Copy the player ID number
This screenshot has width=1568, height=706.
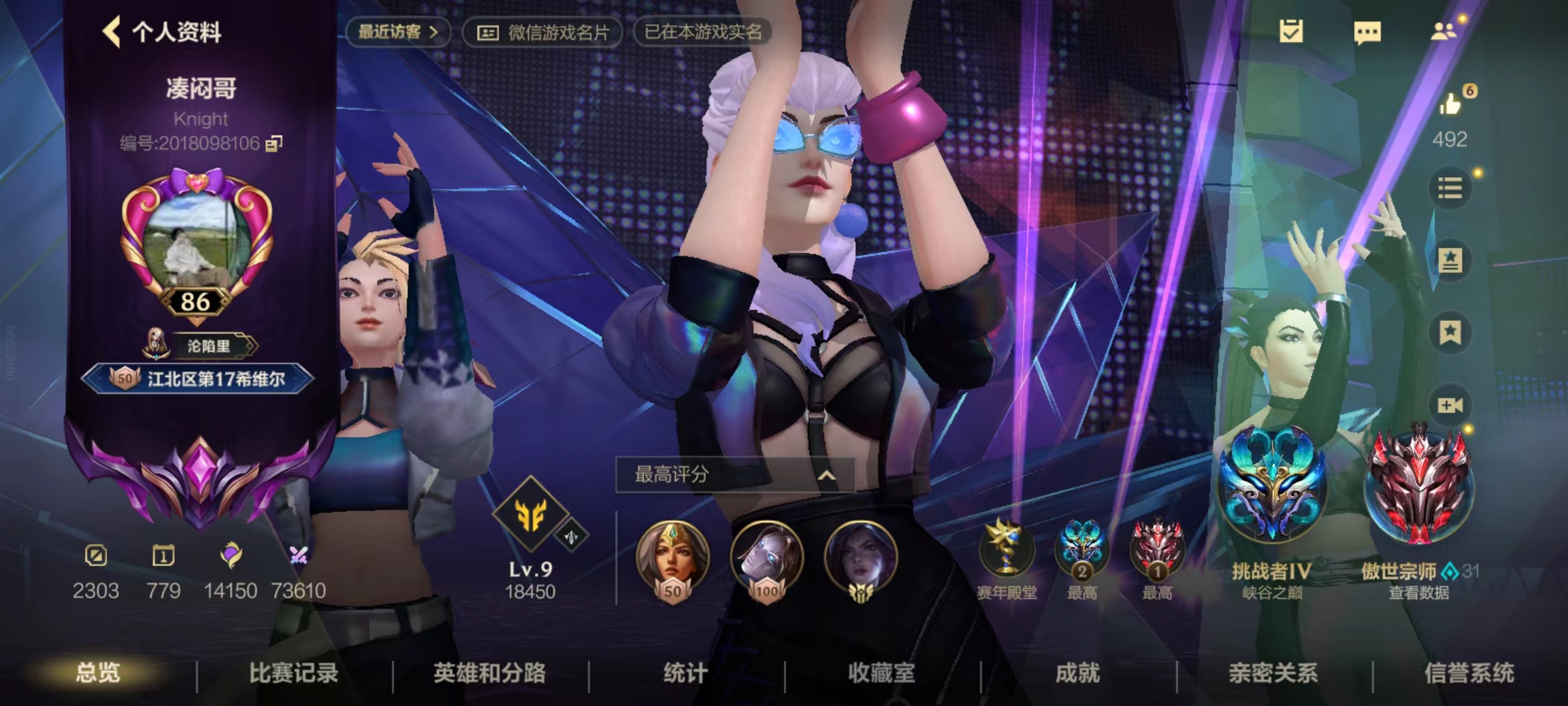[274, 143]
